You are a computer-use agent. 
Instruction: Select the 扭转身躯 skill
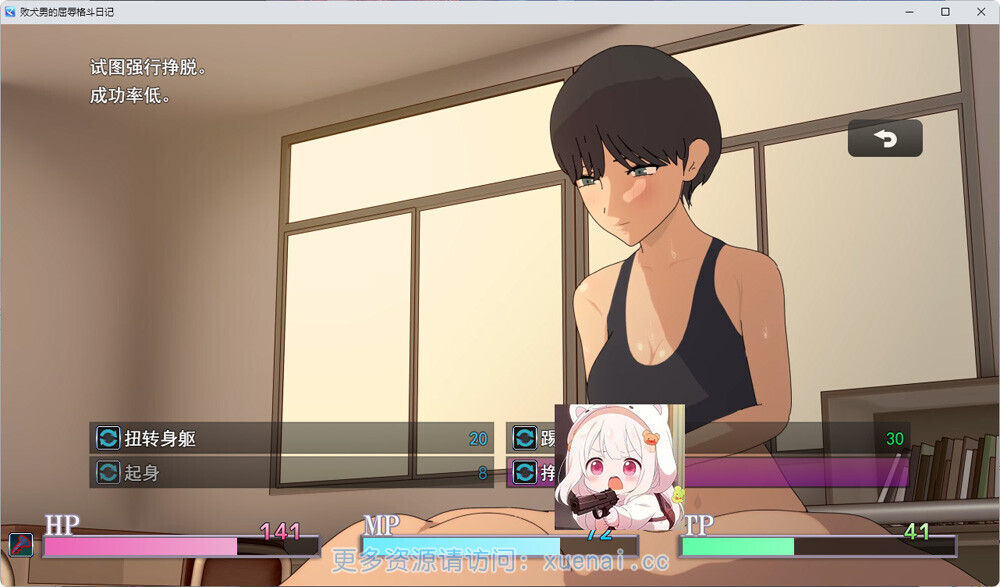[290, 438]
